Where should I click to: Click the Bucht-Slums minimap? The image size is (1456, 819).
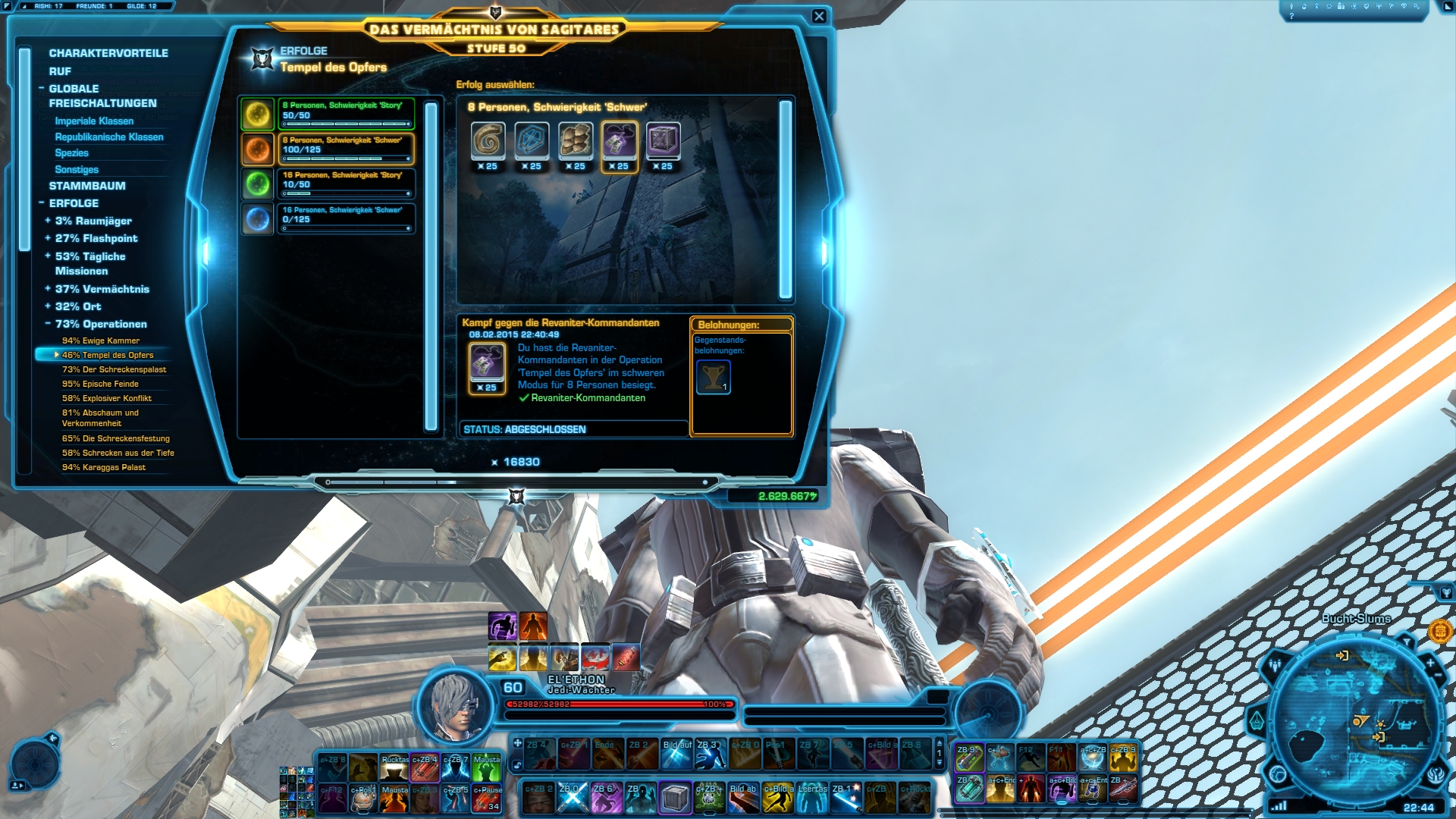click(1354, 720)
